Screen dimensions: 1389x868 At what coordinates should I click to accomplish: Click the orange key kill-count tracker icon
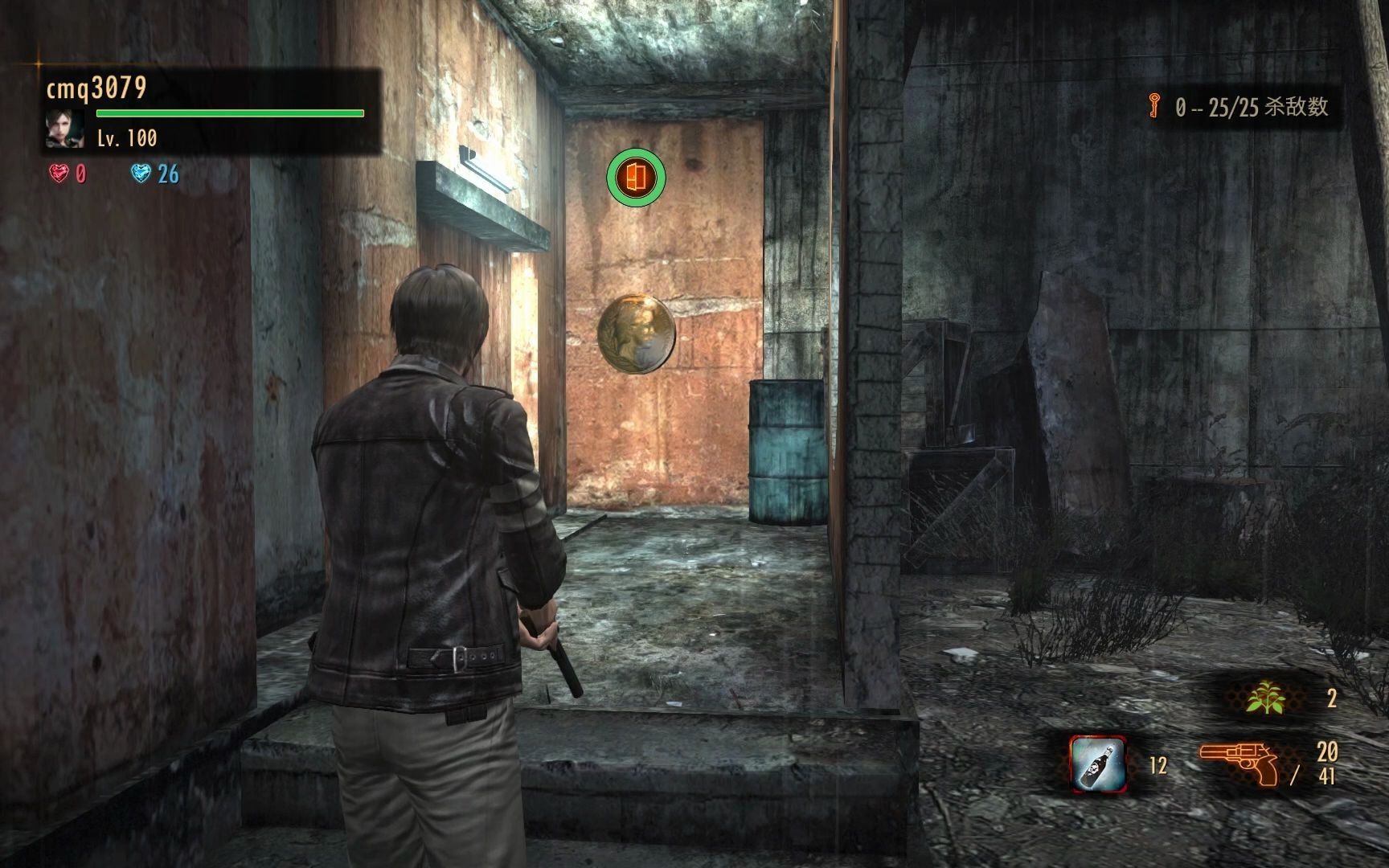[1155, 106]
